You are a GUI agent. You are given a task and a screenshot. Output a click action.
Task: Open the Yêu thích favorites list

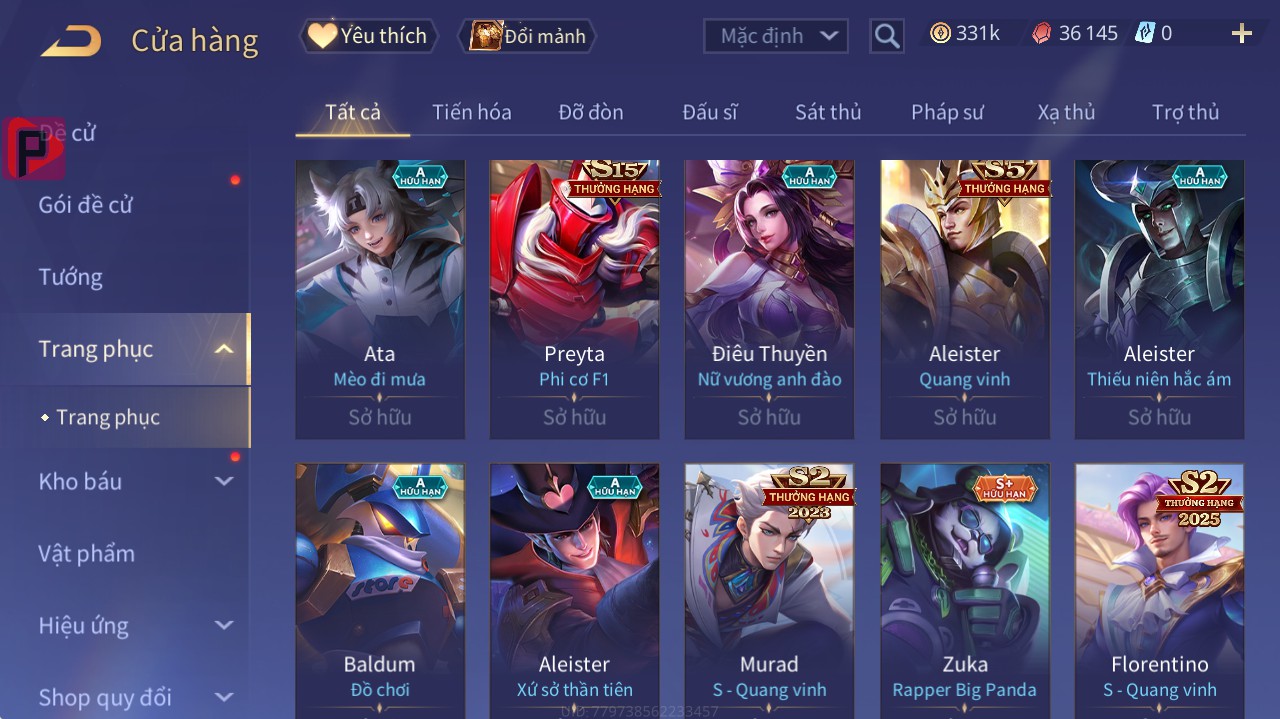(369, 36)
